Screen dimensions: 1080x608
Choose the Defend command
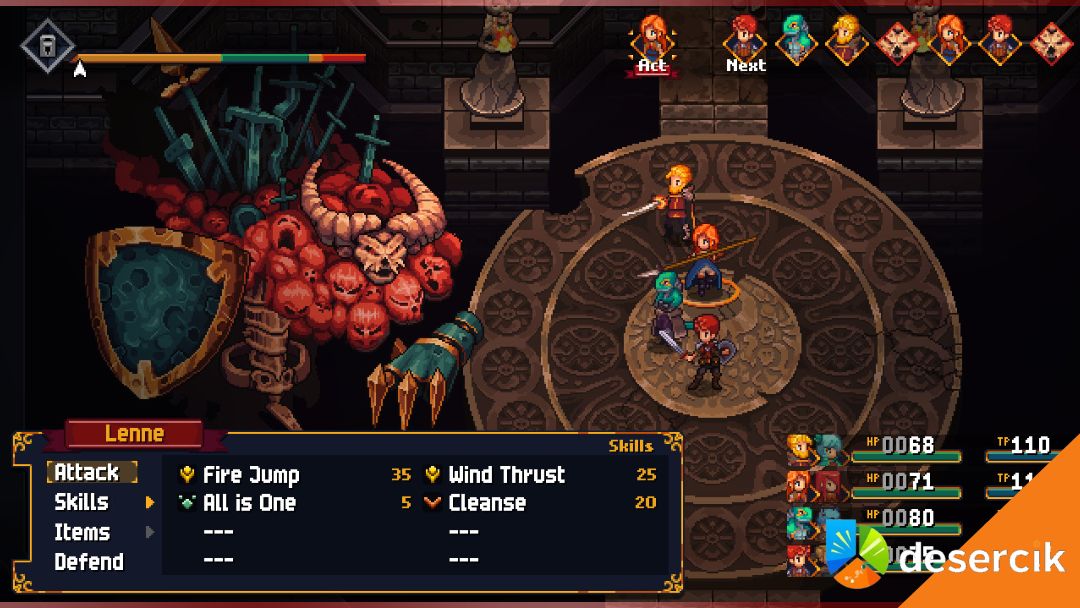point(89,562)
